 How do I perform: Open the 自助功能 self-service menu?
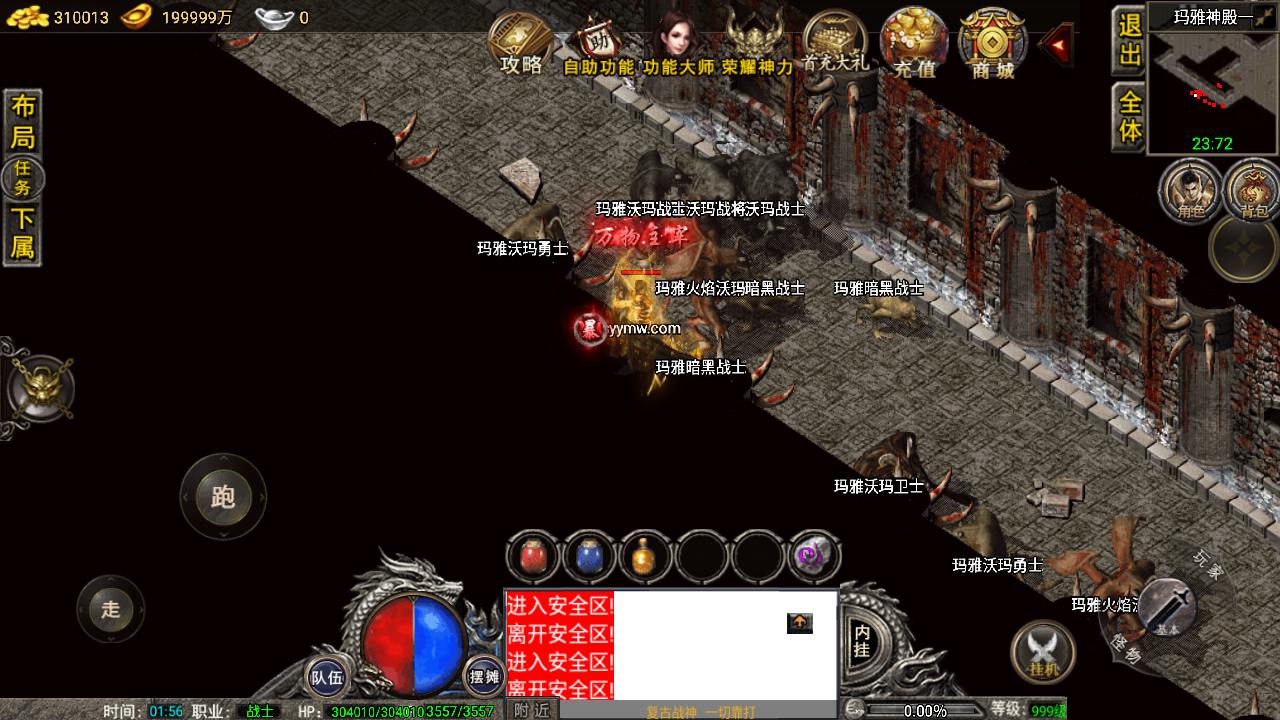(599, 46)
